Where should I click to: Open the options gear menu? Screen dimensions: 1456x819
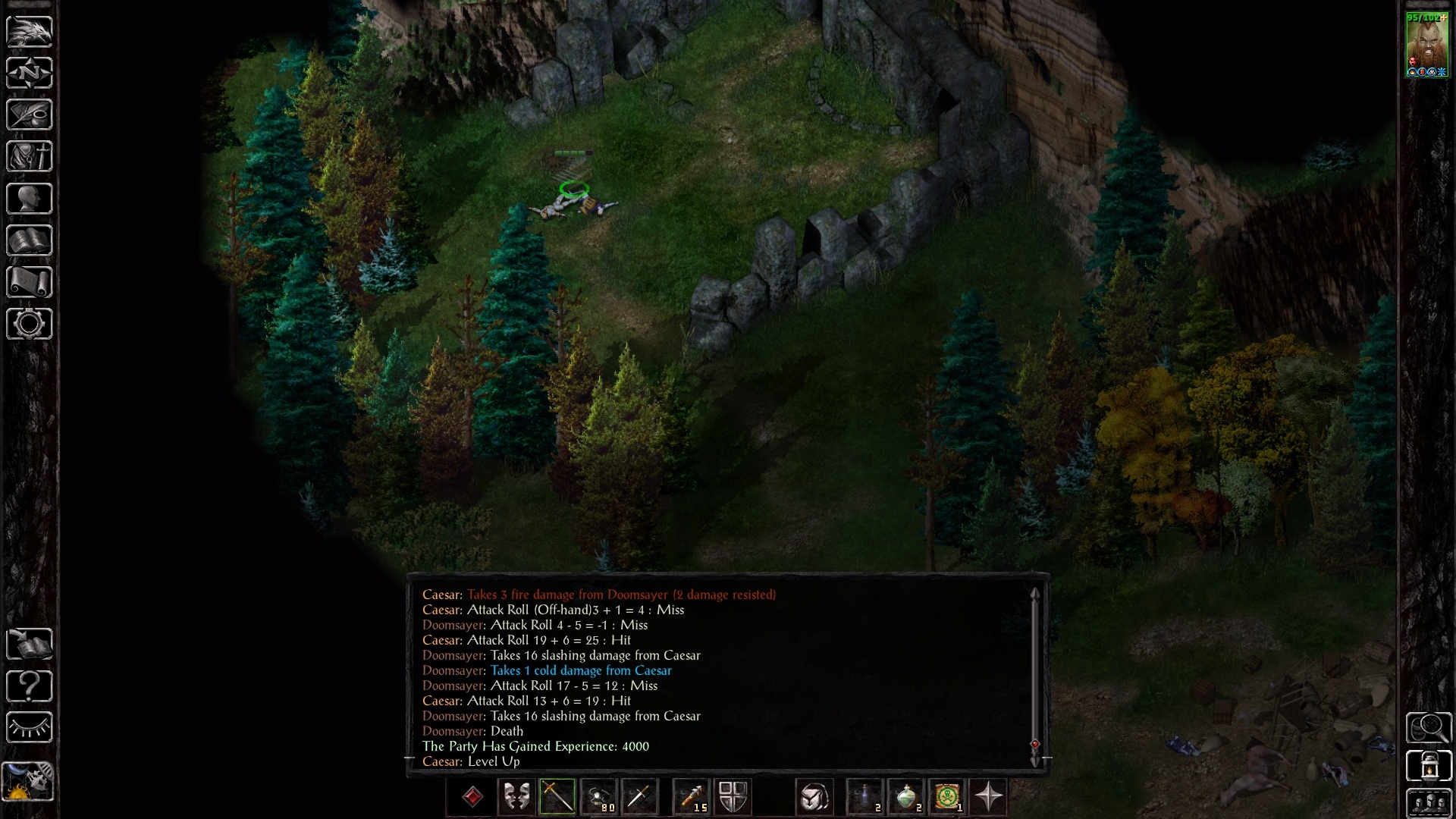30,324
